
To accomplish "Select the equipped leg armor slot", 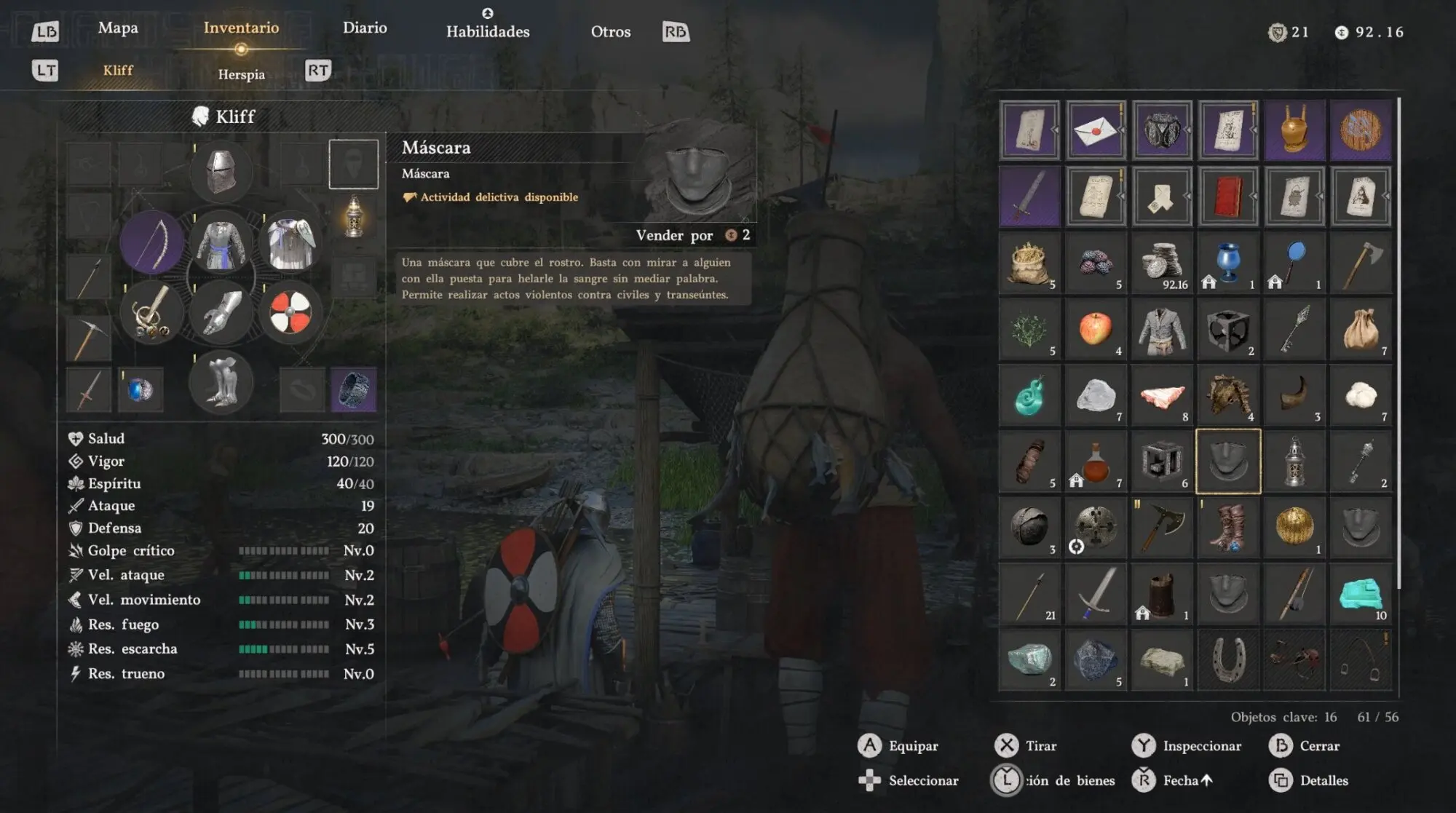I will 221,382.
